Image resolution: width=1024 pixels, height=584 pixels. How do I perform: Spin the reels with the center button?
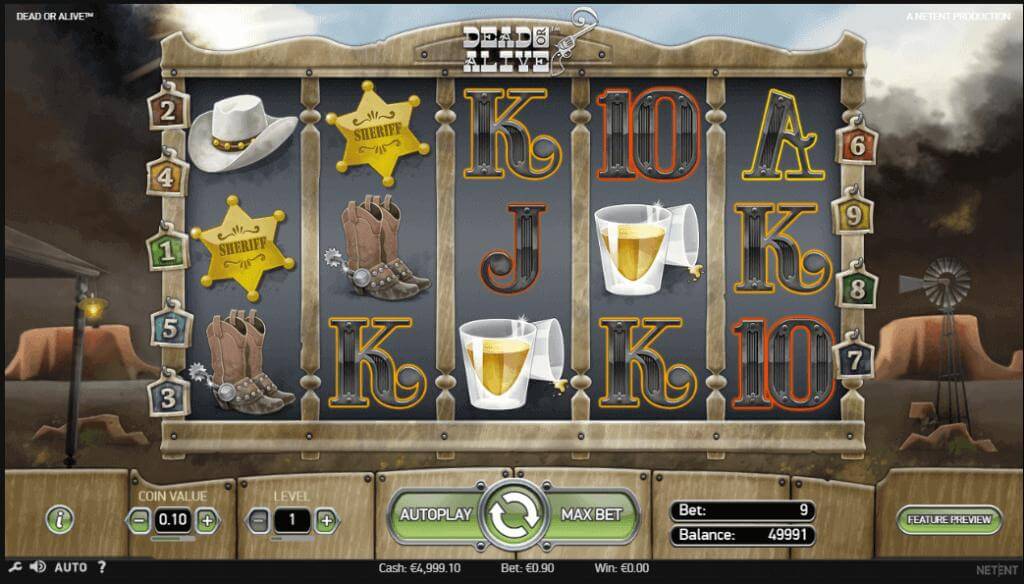click(512, 516)
